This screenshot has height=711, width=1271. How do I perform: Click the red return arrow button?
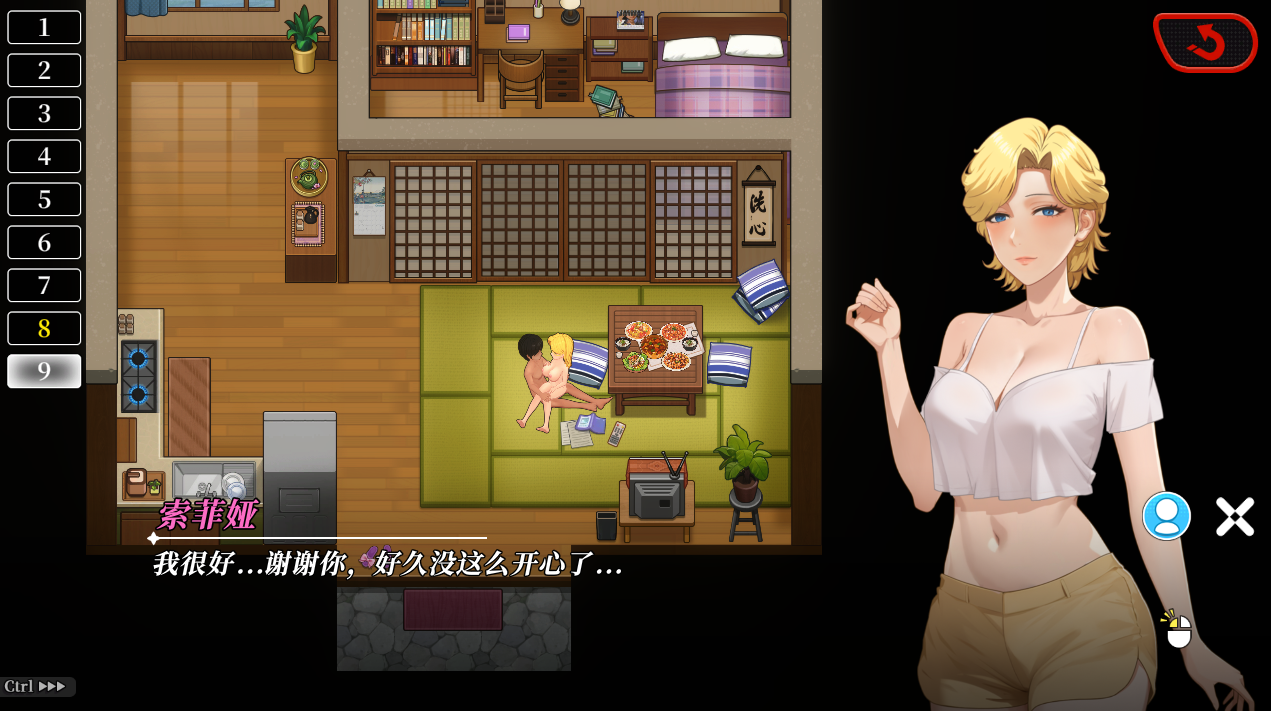[x=1205, y=43]
